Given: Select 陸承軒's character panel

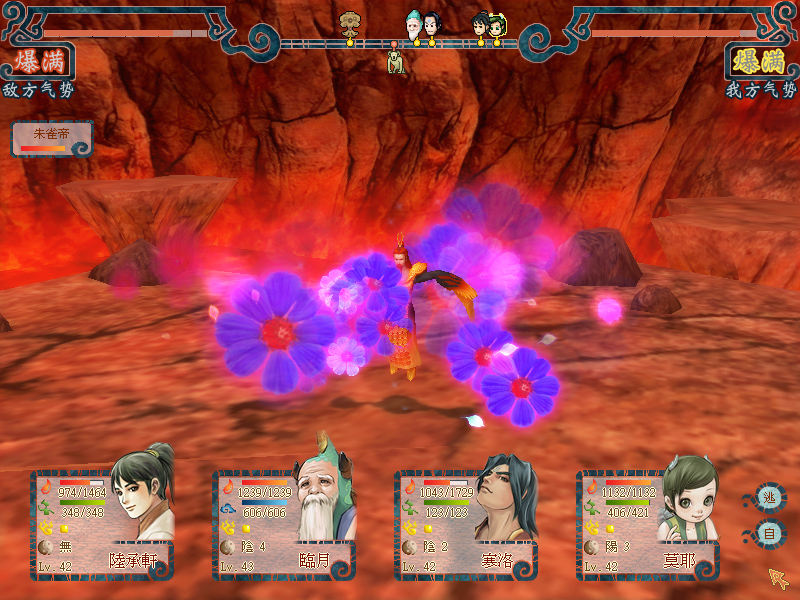Looking at the screenshot, I should [102, 525].
